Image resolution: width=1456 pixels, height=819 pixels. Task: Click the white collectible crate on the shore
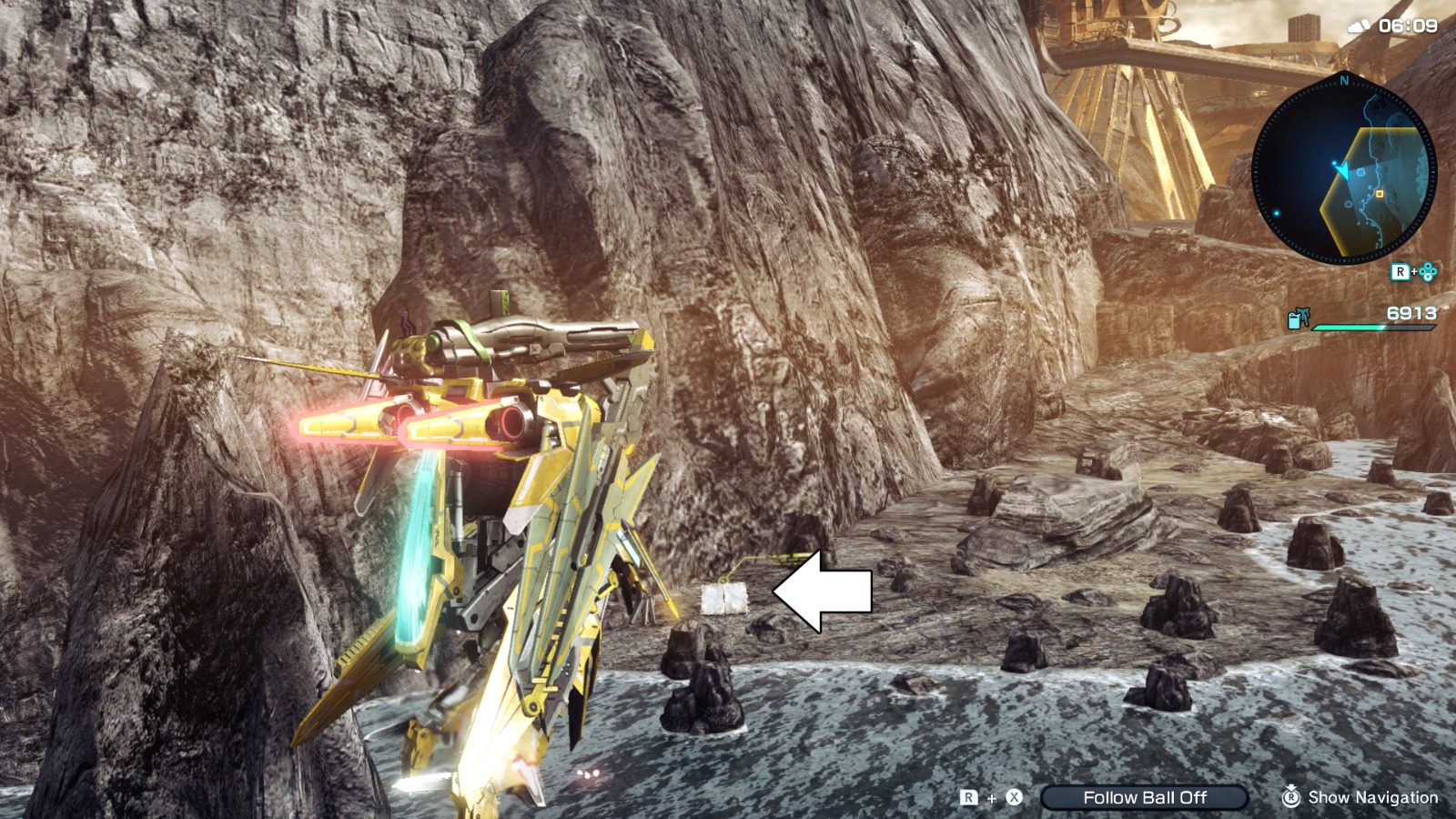(x=725, y=600)
